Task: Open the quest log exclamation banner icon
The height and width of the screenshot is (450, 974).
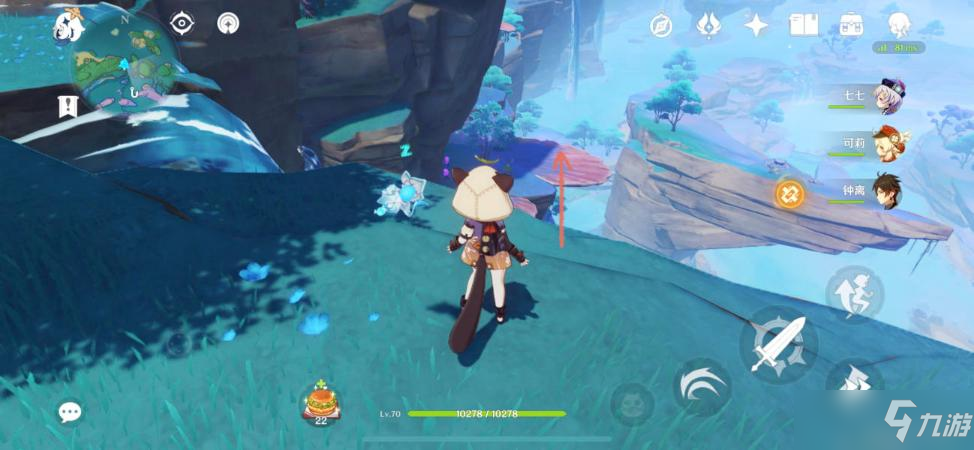Action: pos(68,105)
